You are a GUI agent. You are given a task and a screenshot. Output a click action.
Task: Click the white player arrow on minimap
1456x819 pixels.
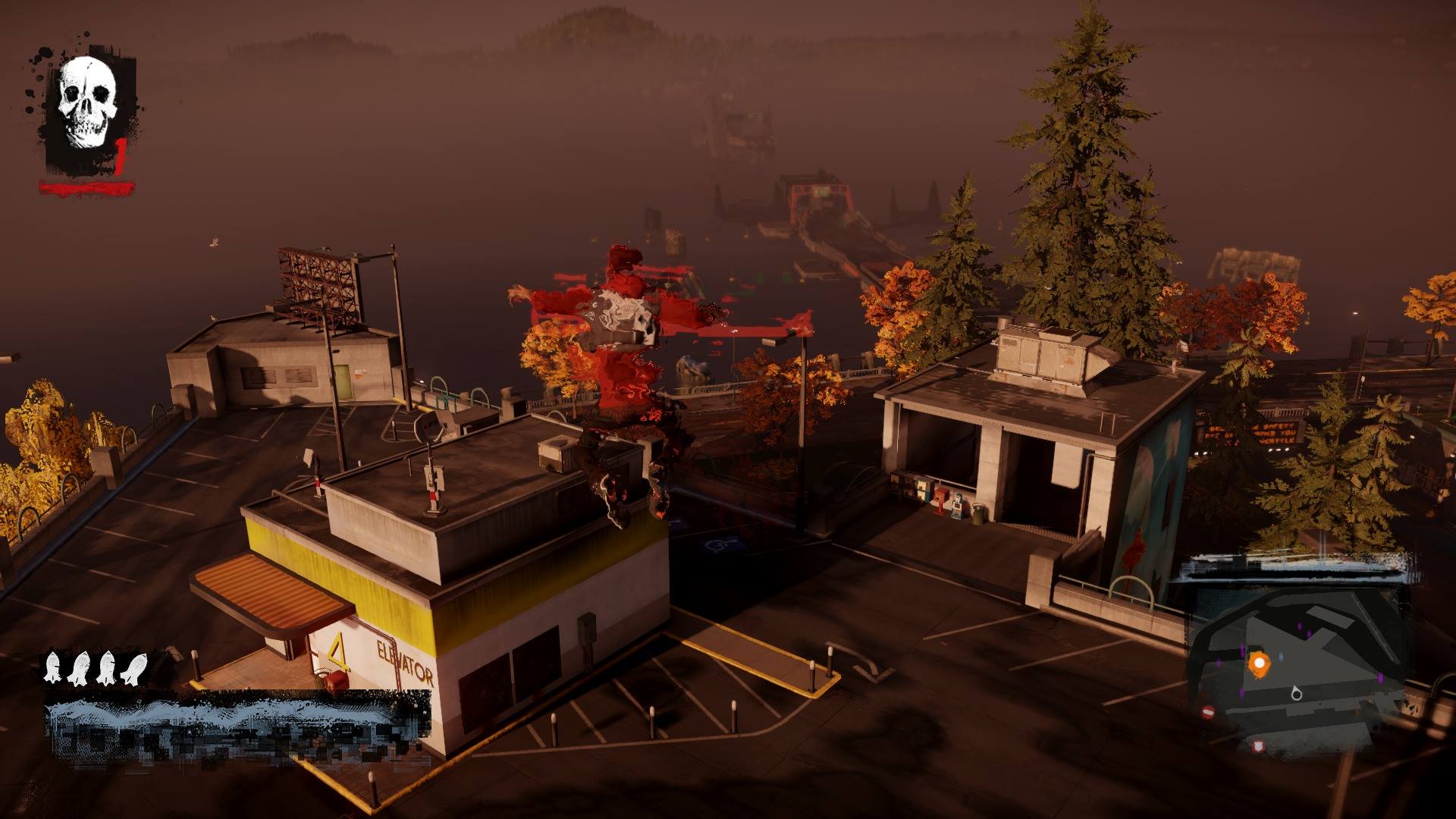point(1296,693)
